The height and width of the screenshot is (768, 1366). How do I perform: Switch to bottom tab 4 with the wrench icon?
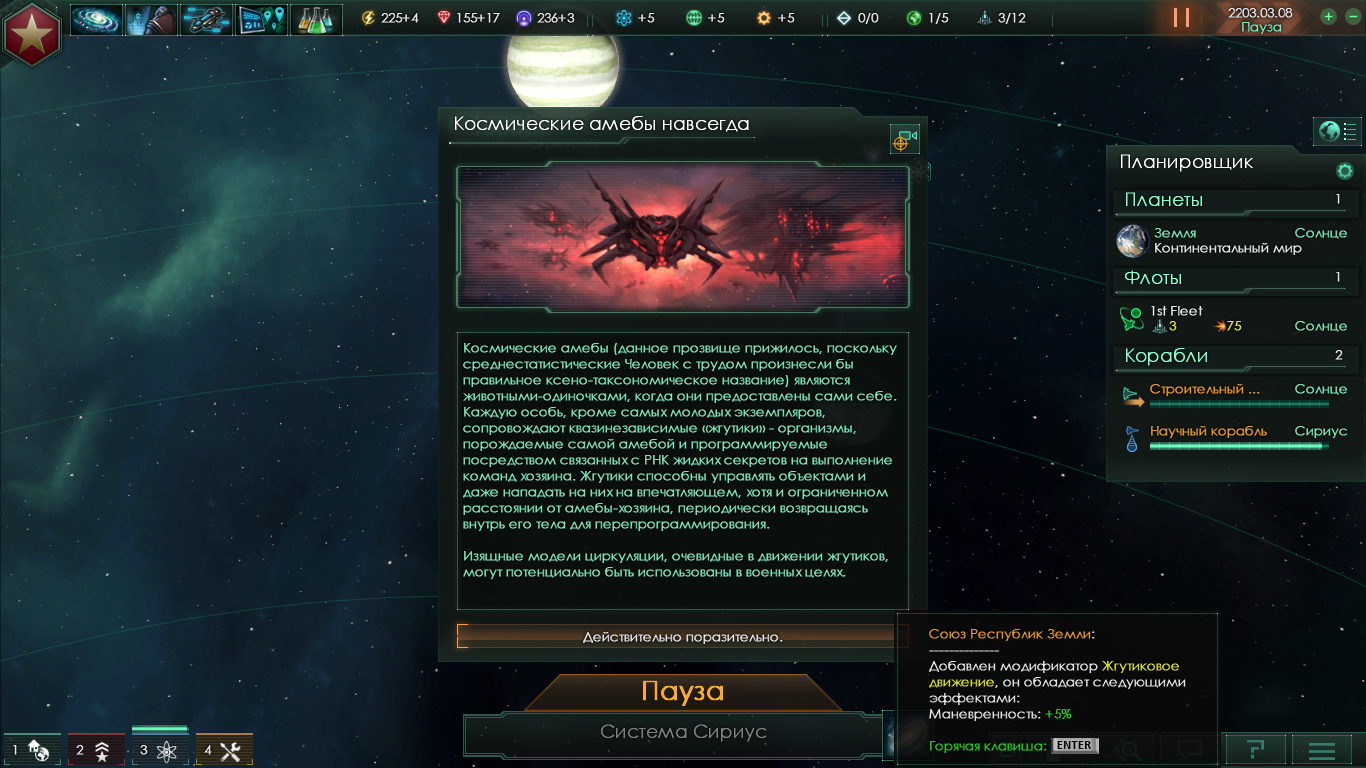coord(224,749)
